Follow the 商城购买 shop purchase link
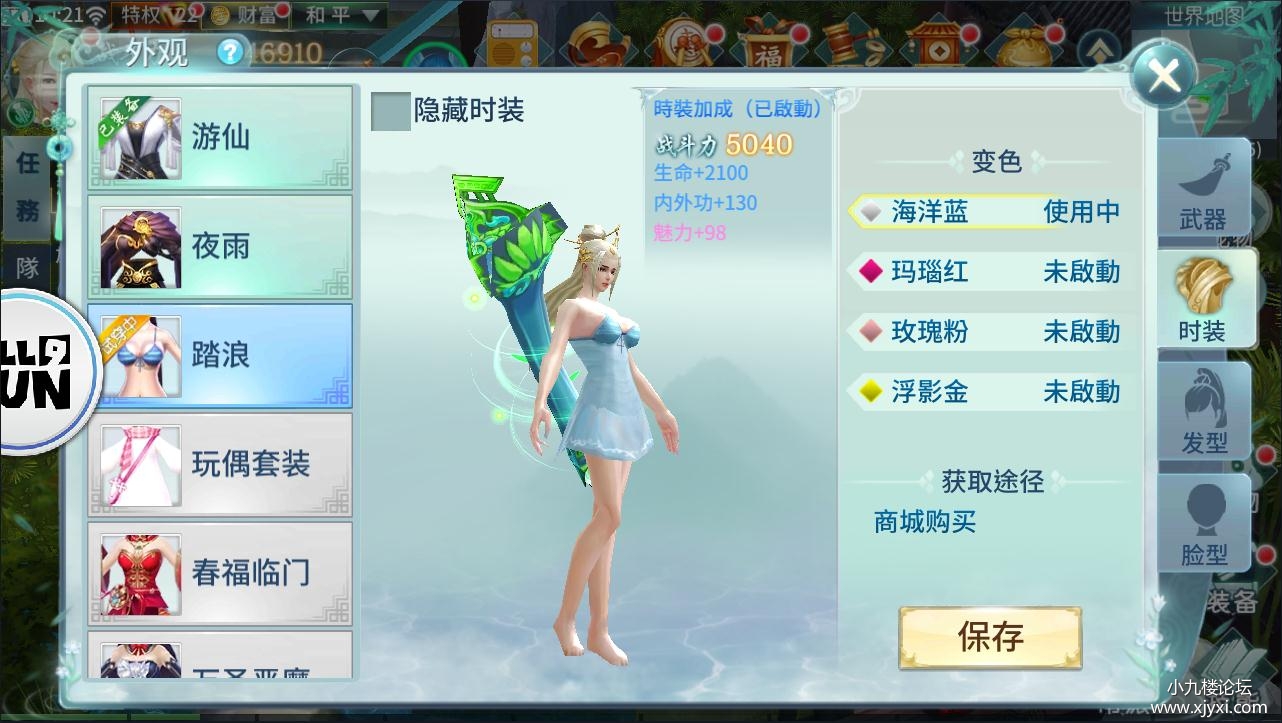Image resolution: width=1282 pixels, height=723 pixels. click(x=924, y=522)
